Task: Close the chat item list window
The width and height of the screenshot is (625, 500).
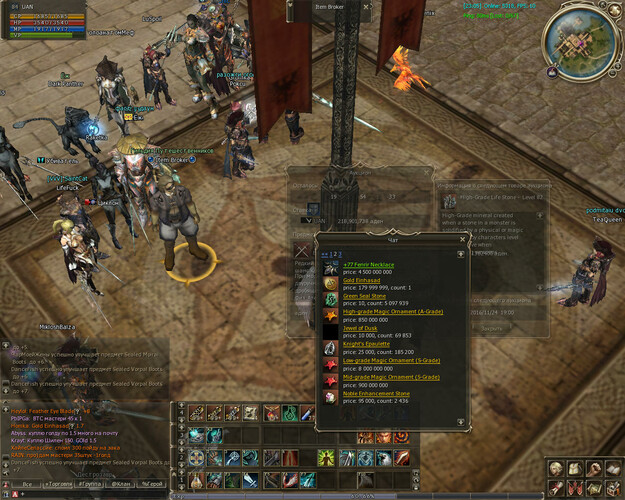Action: 462,239
